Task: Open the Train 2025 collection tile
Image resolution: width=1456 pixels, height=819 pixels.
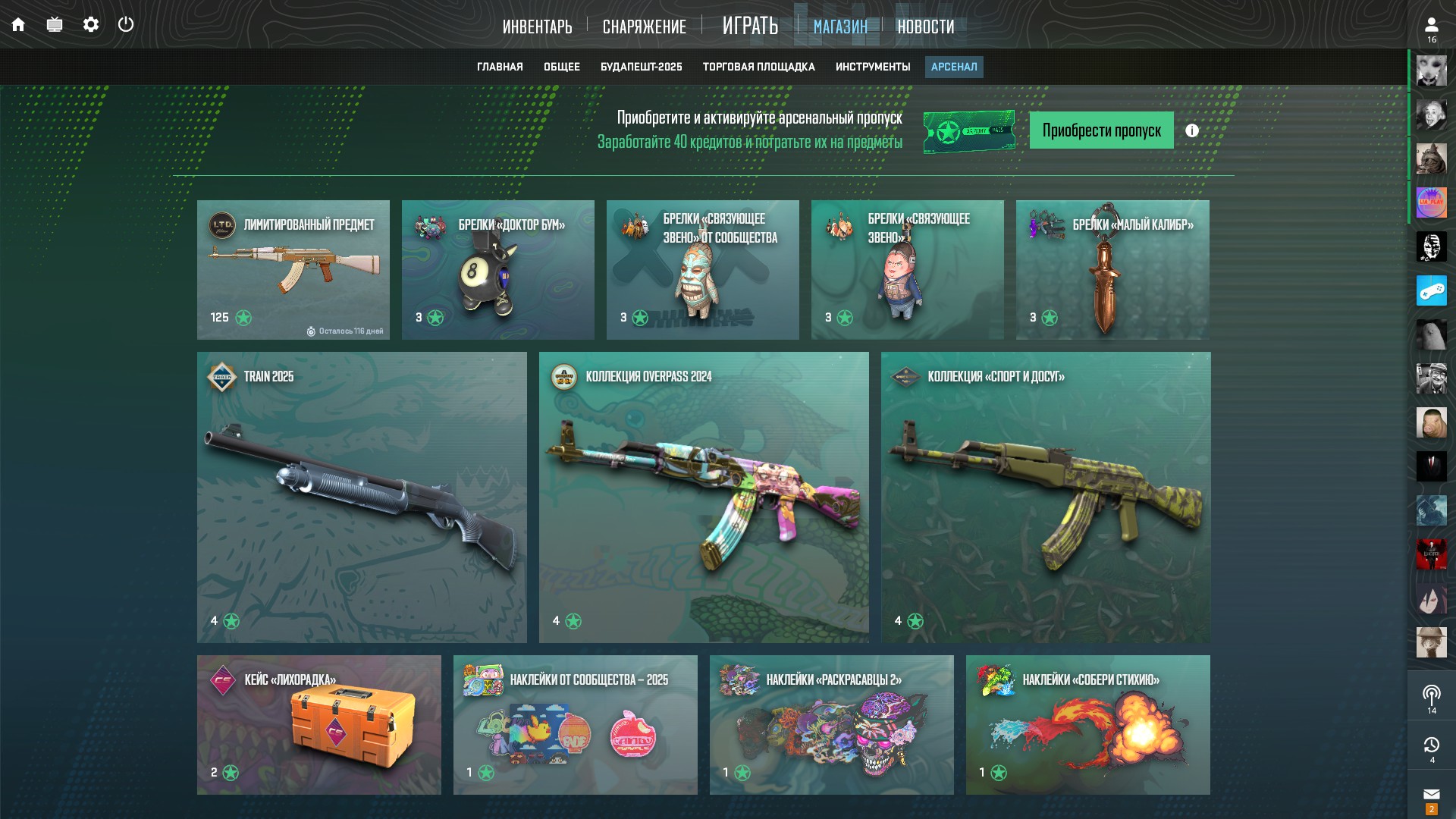Action: [x=362, y=497]
